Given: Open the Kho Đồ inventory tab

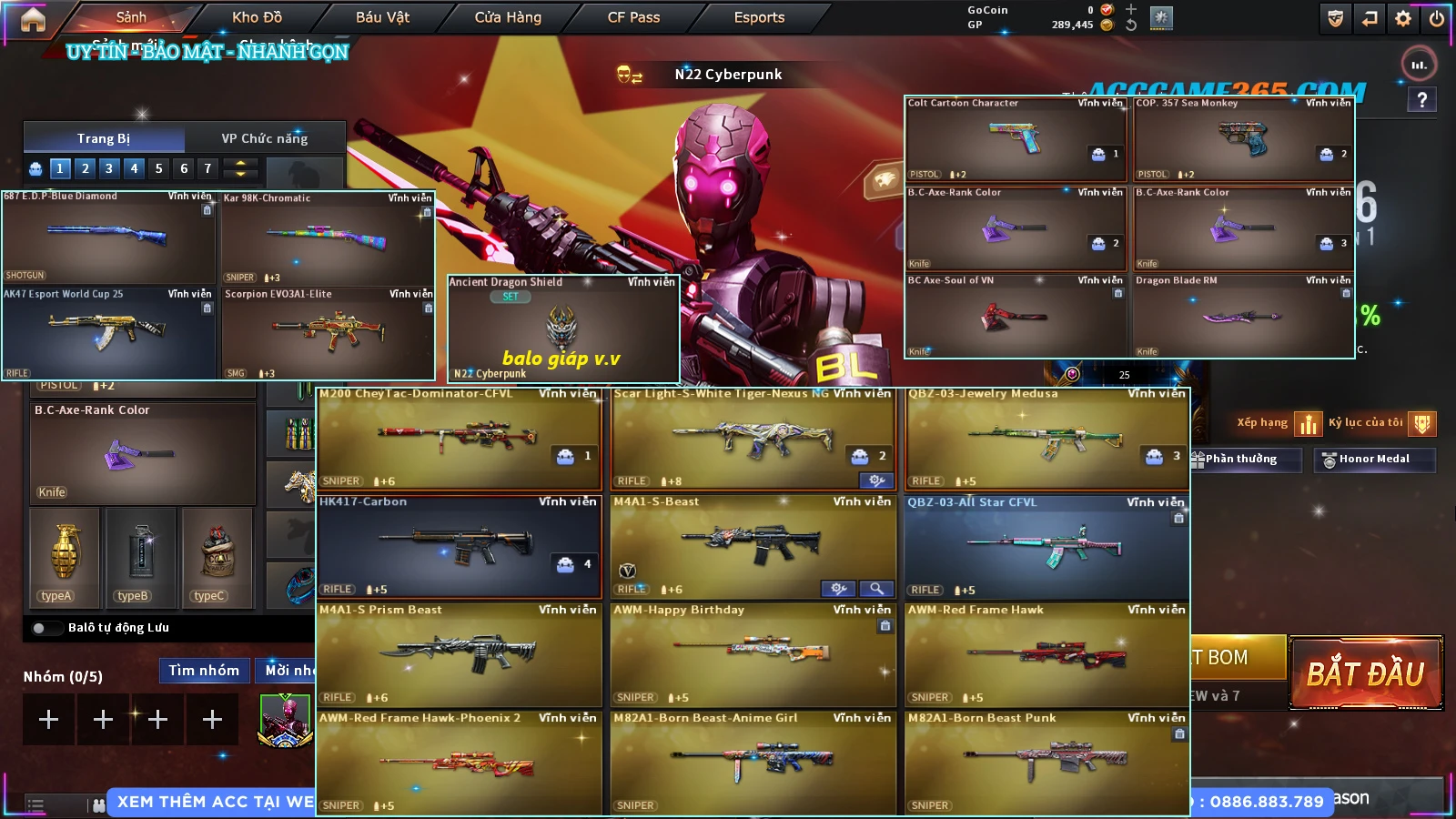Looking at the screenshot, I should (257, 17).
